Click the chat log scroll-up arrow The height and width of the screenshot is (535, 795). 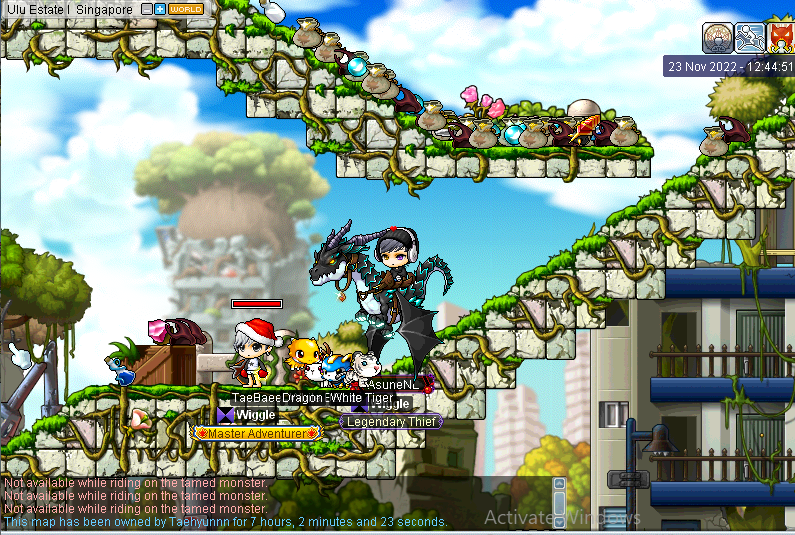pyautogui.click(x=559, y=483)
